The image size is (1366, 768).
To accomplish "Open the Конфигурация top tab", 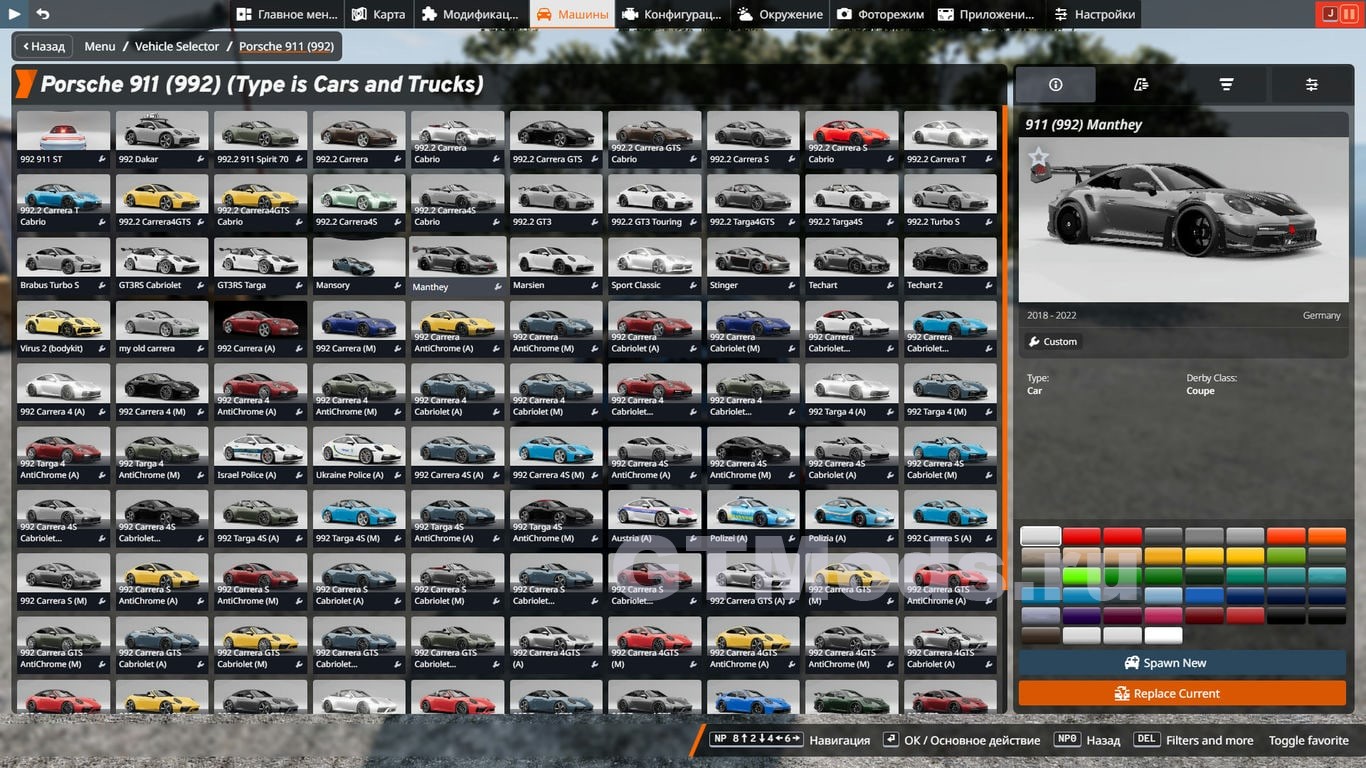I will 672,14.
